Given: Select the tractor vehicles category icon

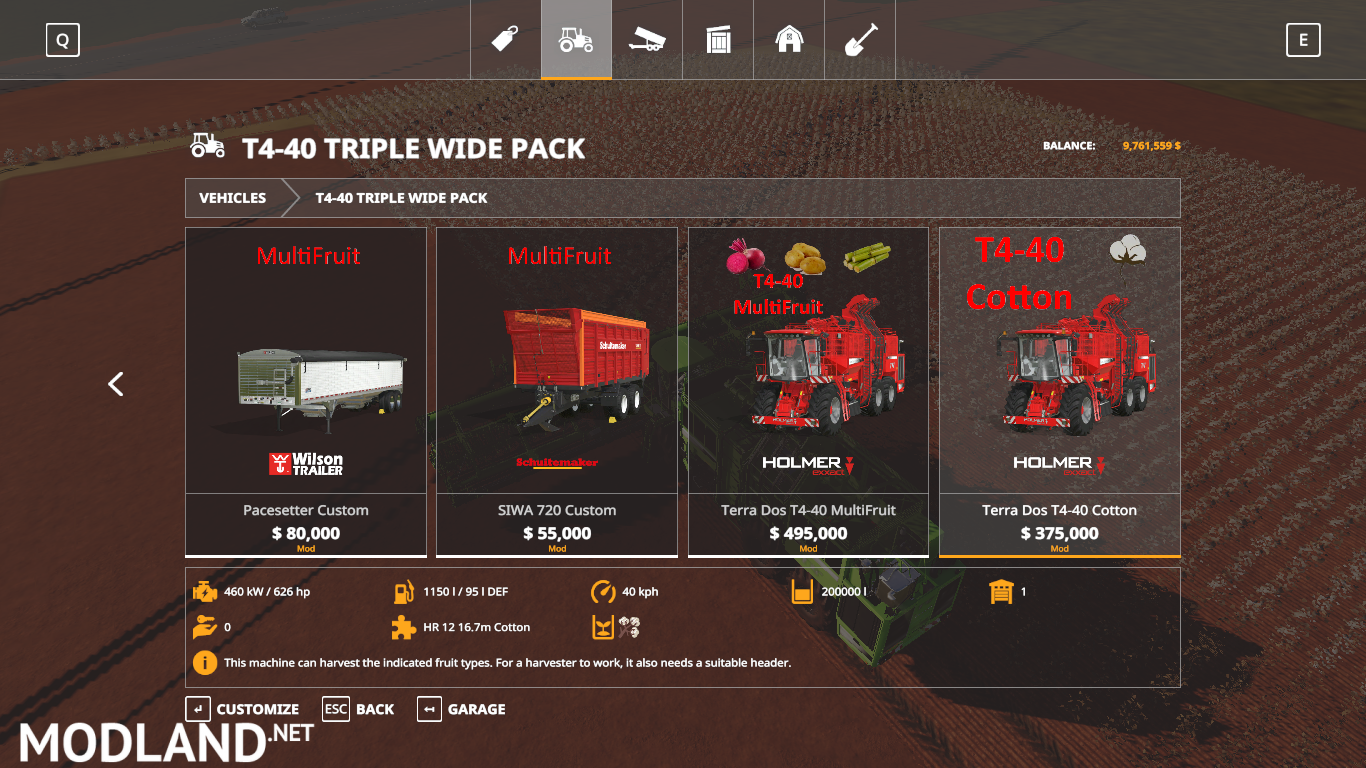Looking at the screenshot, I should coord(576,39).
